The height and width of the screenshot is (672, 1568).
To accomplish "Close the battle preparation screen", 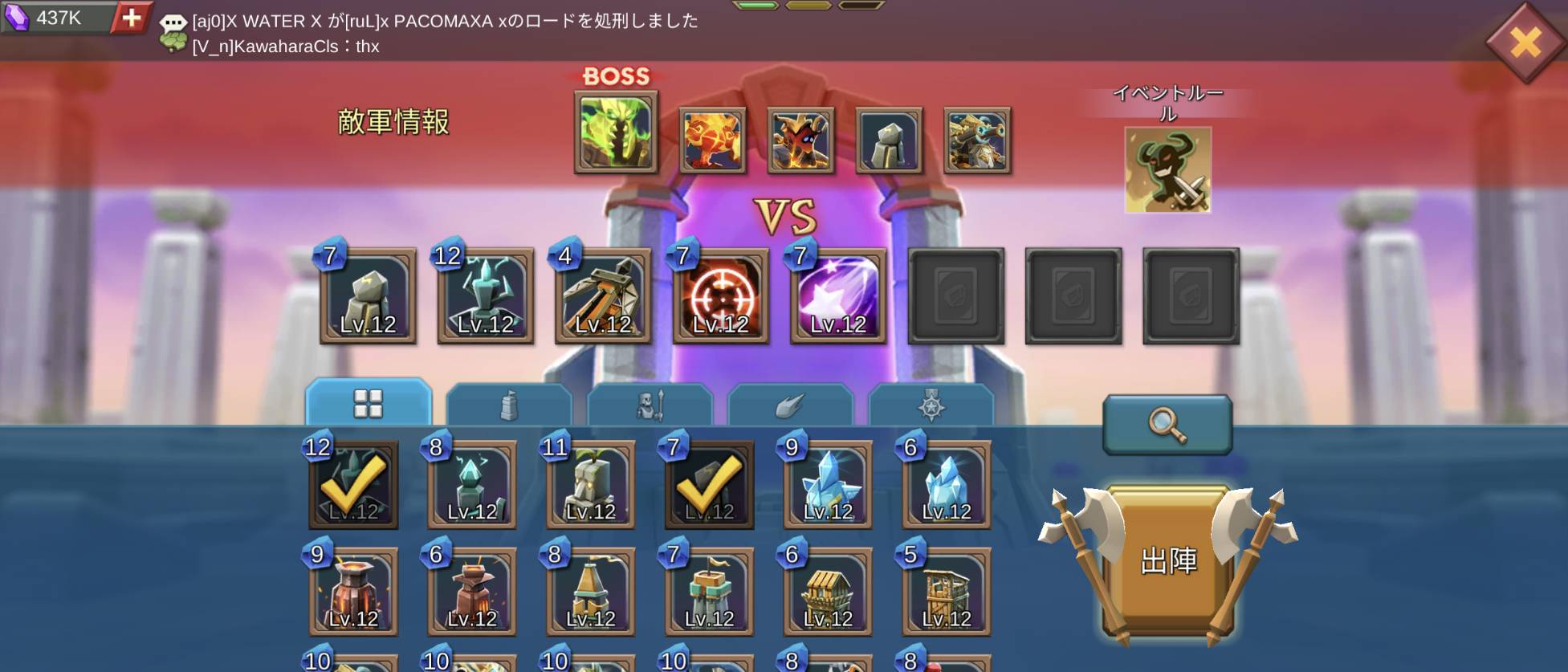I will pyautogui.click(x=1525, y=42).
